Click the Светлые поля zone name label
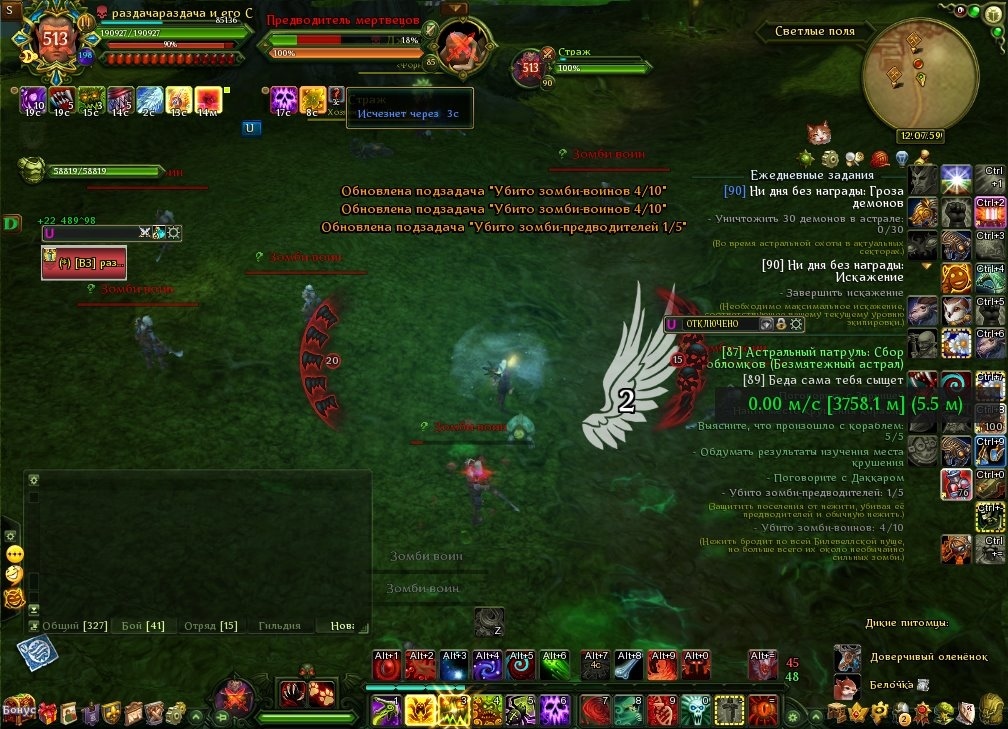Screen dimensions: 1008x729 tap(814, 31)
